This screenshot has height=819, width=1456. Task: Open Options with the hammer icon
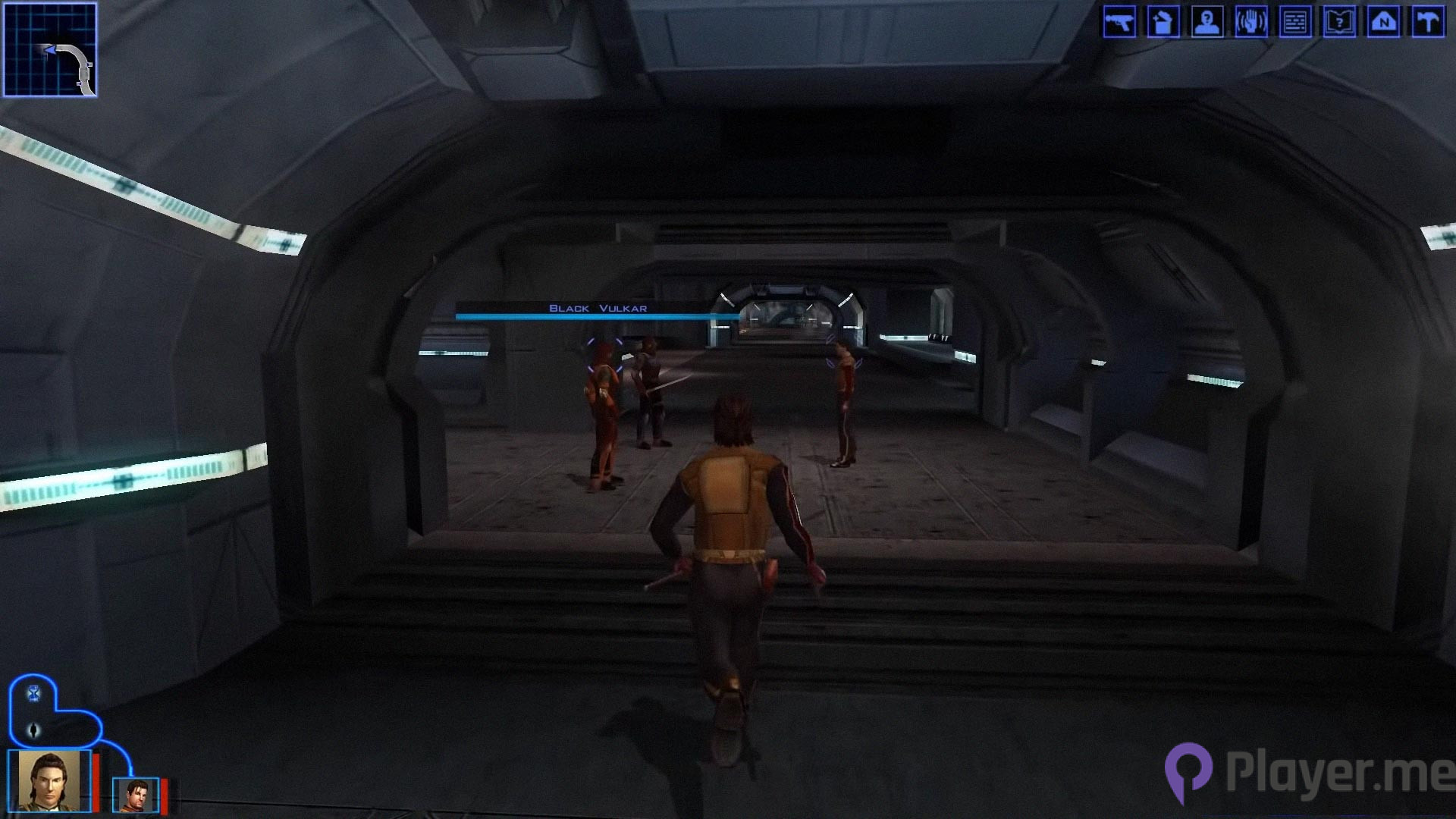(x=1428, y=22)
